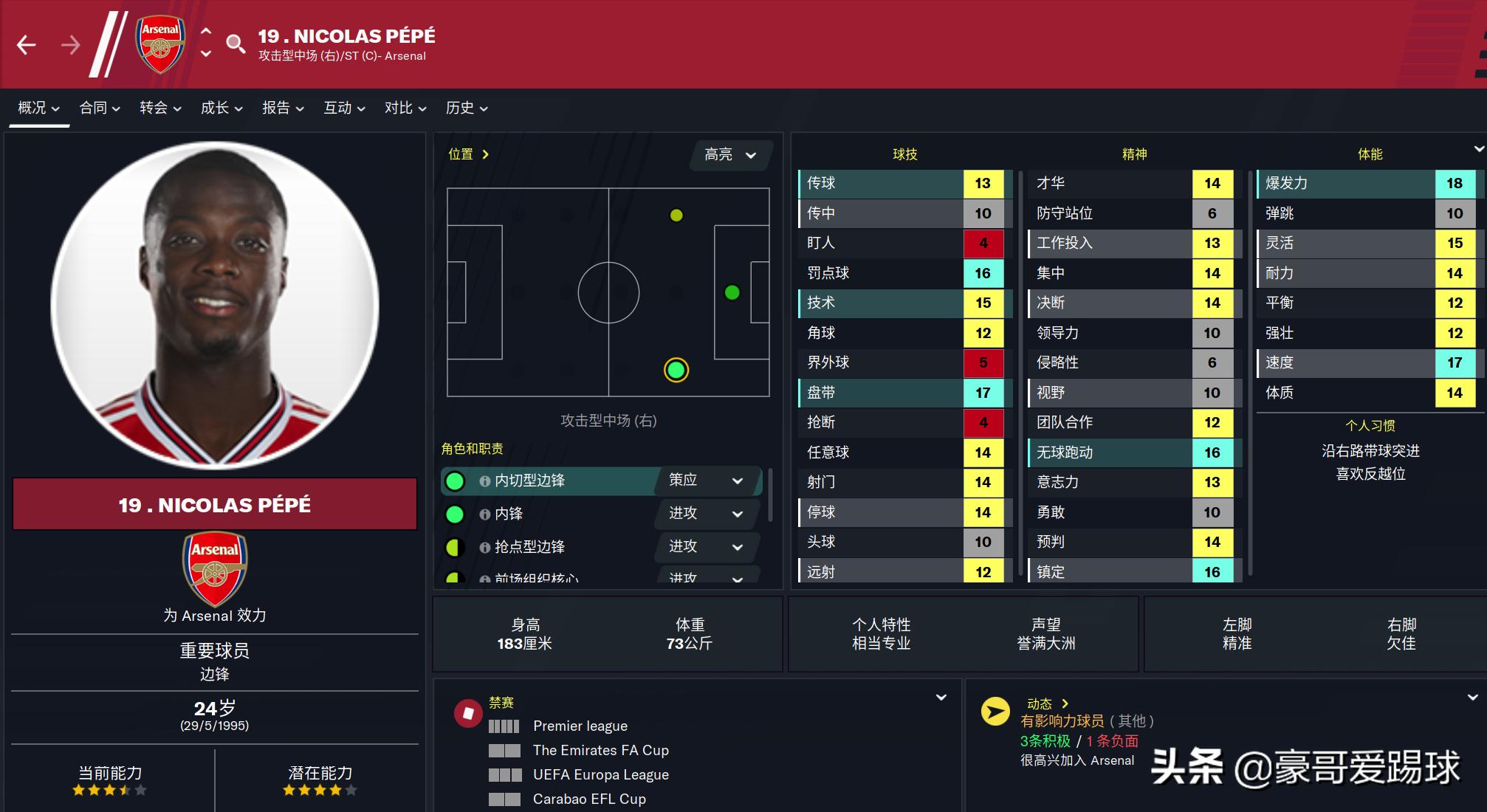
Task: Select the 对比 comparison tab
Action: tap(405, 108)
